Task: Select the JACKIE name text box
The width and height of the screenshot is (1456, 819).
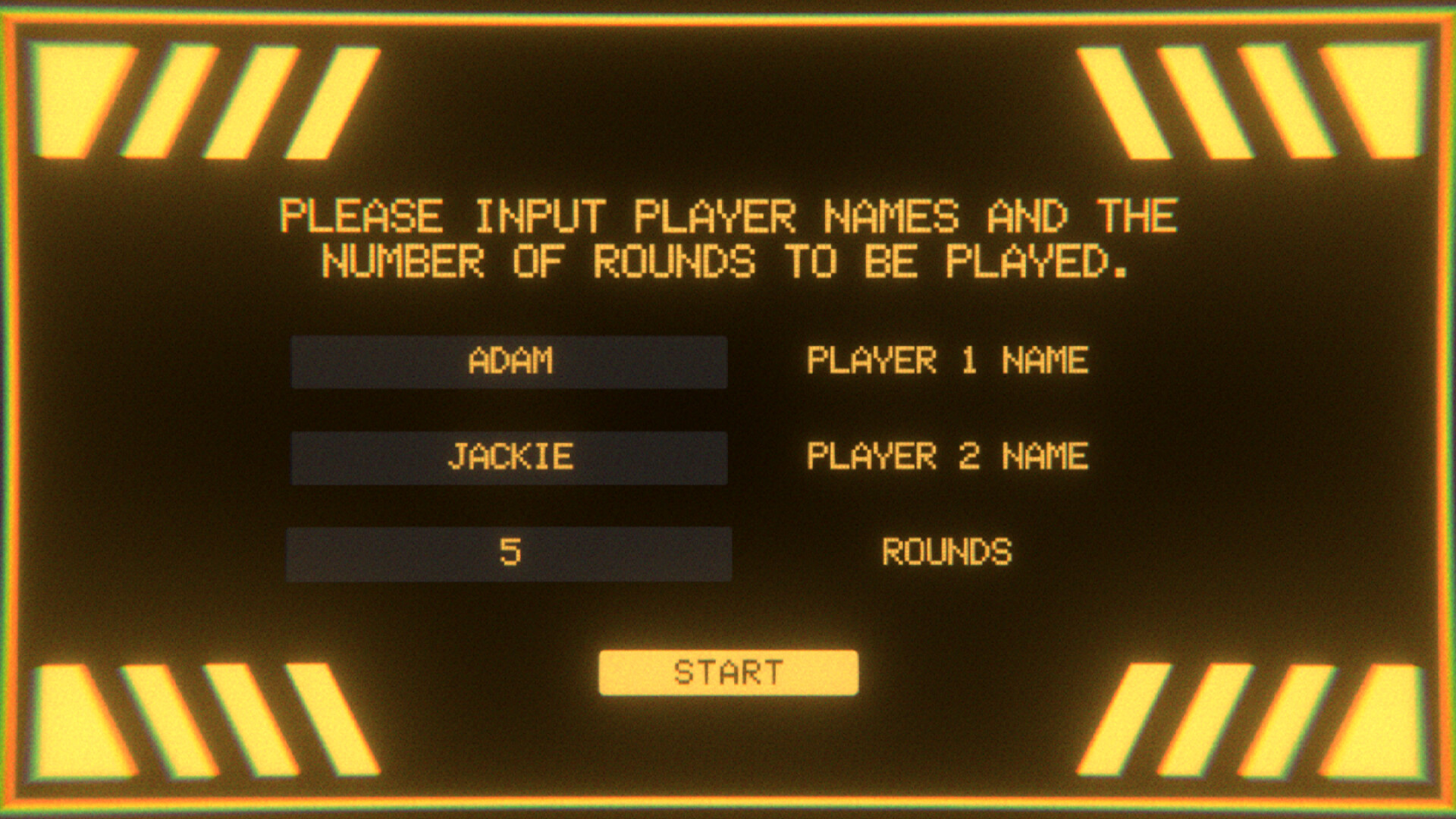Action: 508,457
